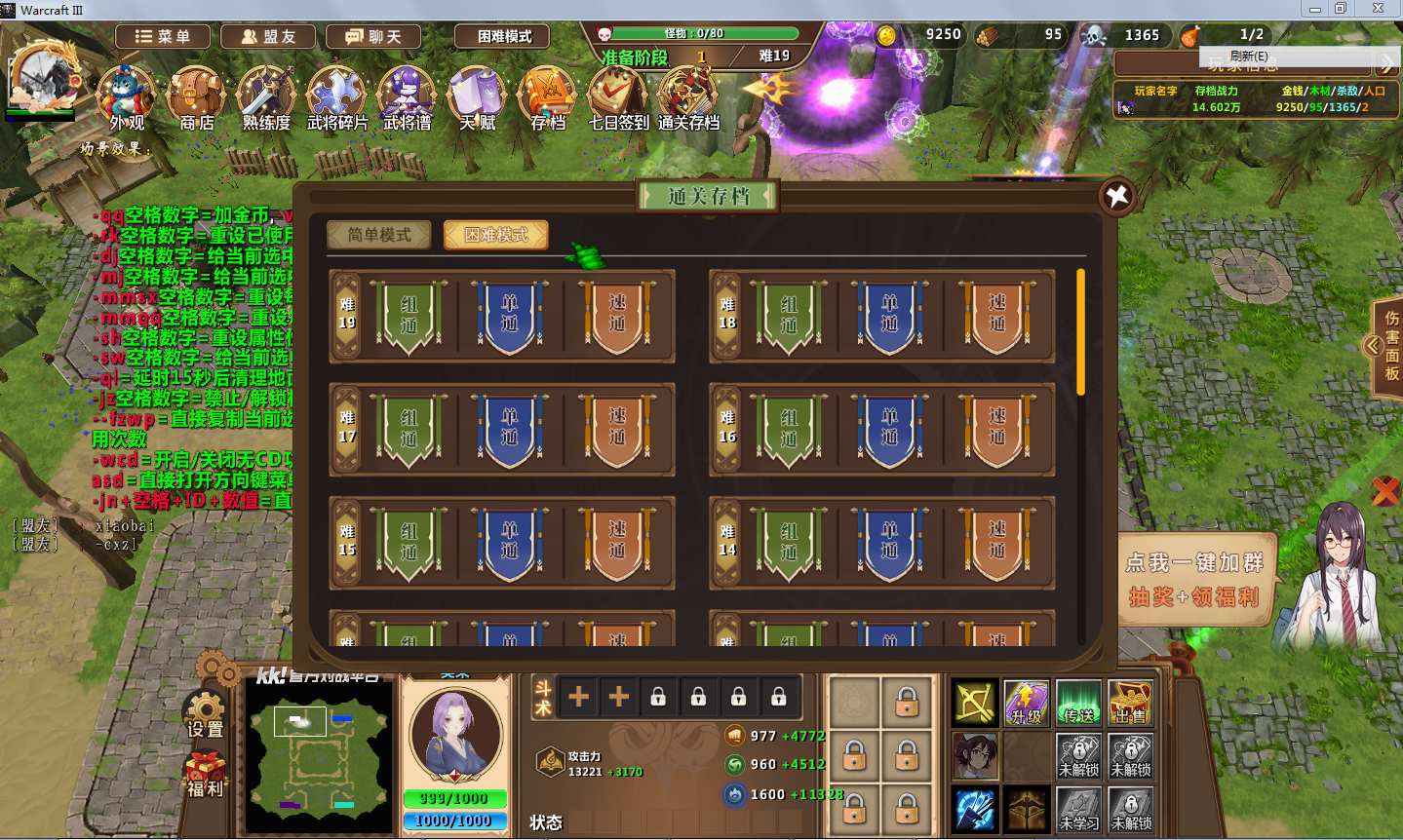Screen dimensions: 1403x840
Task: Choose the 难16 速通 orange banner
Action: click(996, 429)
